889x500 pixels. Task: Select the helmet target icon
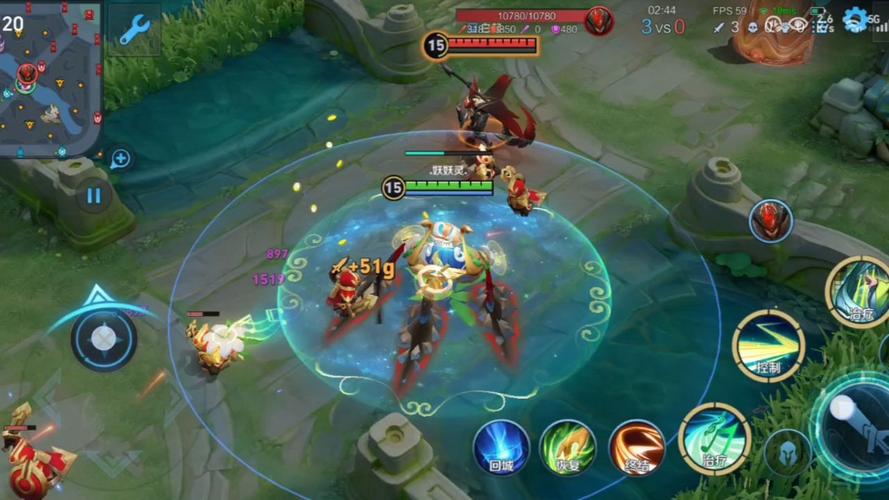tap(787, 453)
